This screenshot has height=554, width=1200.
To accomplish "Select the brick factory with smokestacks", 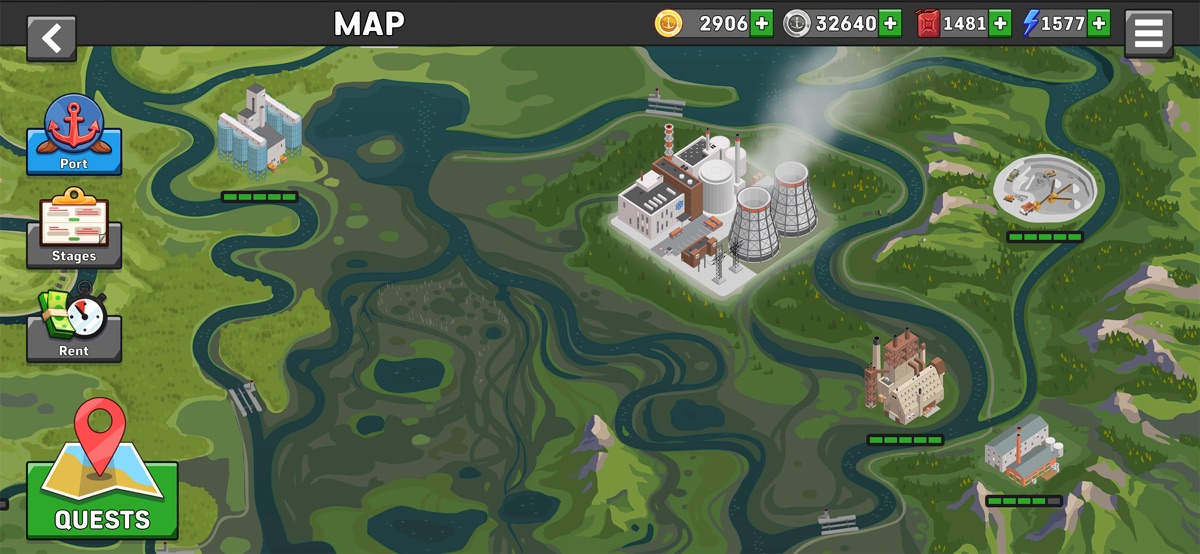I will pos(904,380).
